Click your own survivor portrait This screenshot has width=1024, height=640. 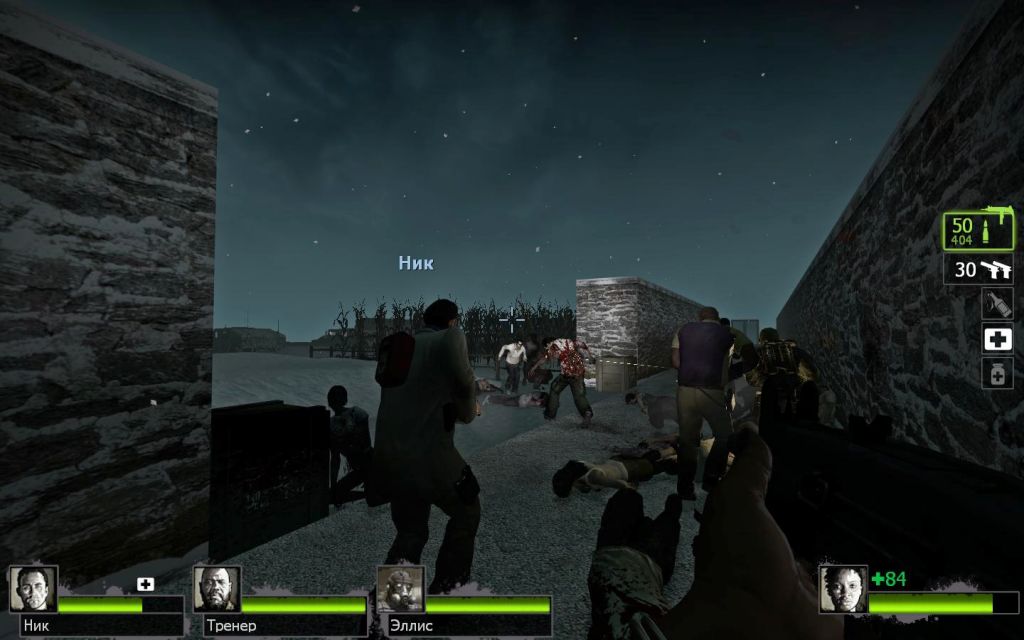(x=842, y=589)
